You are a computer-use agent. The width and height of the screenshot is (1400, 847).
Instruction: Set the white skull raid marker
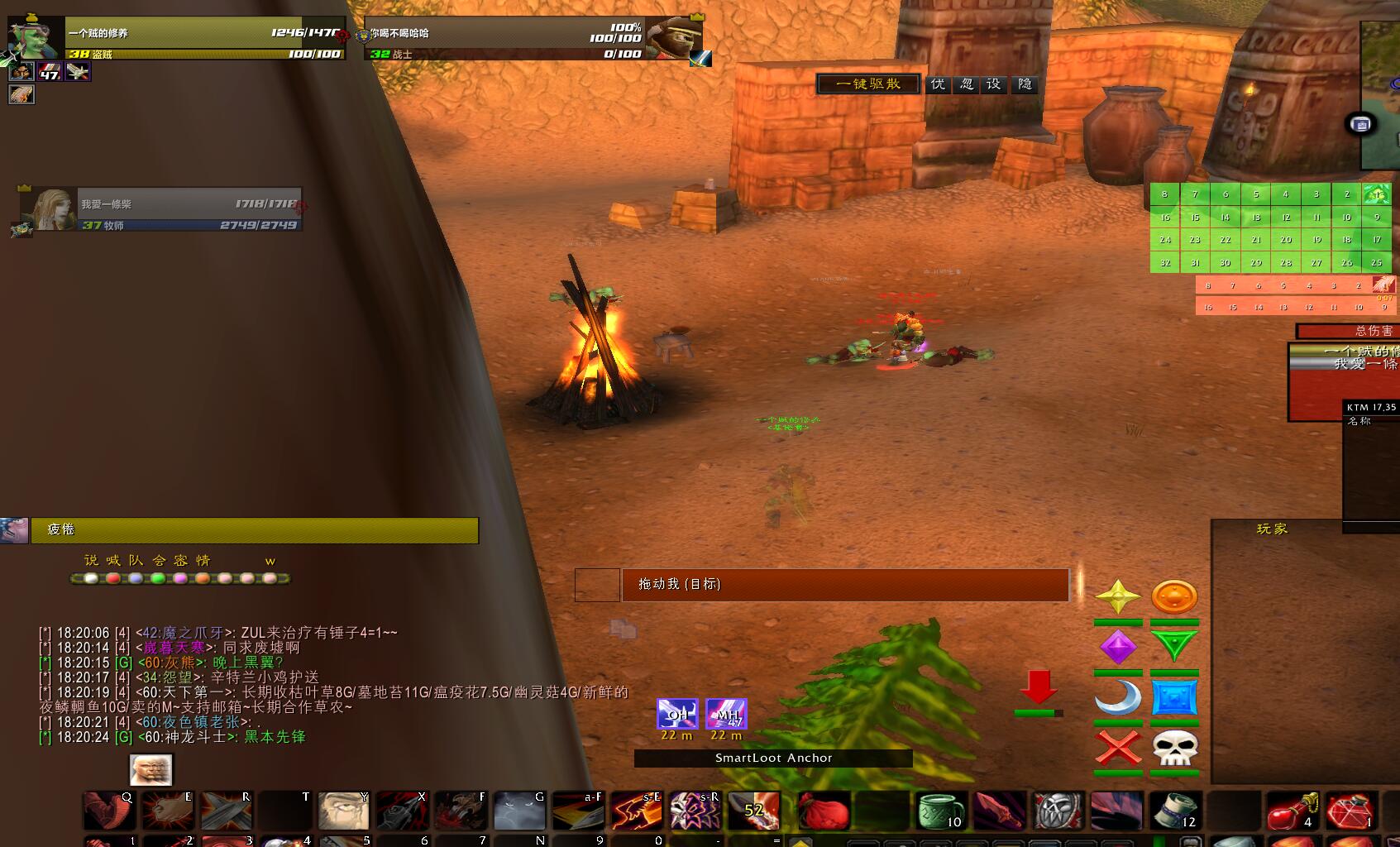tap(1174, 749)
